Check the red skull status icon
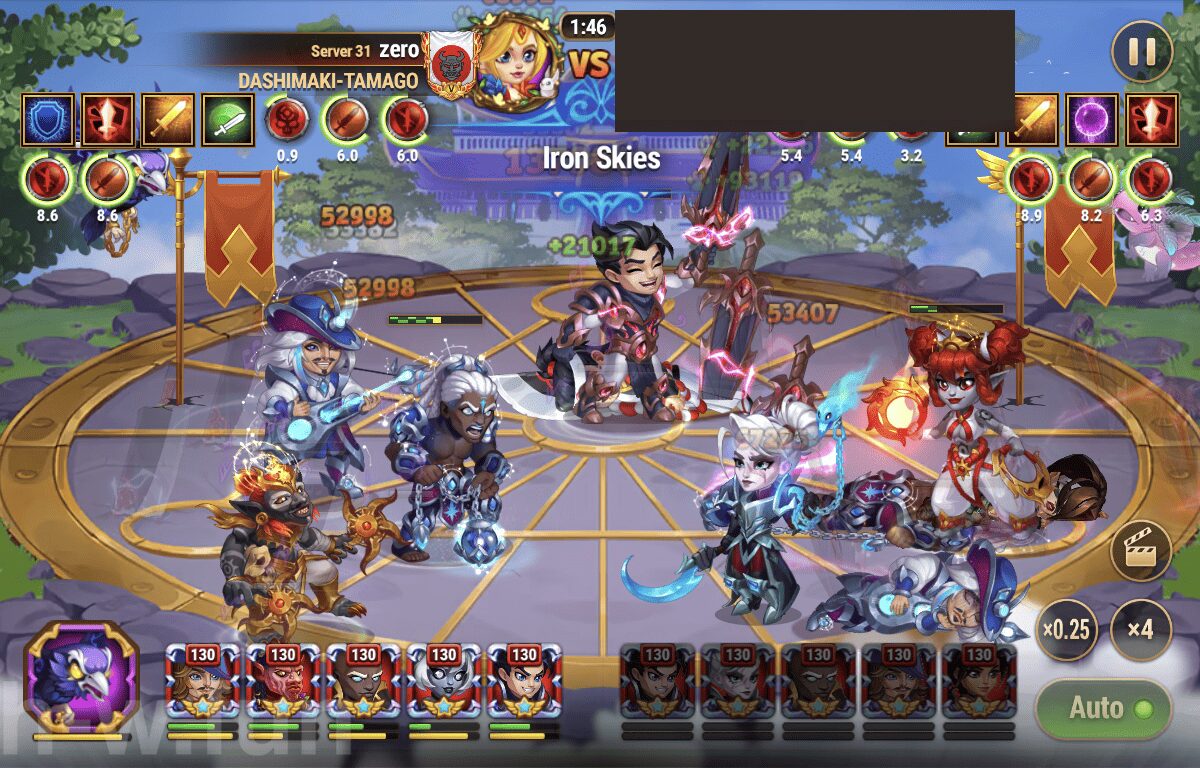This screenshot has height=768, width=1200. coord(285,119)
